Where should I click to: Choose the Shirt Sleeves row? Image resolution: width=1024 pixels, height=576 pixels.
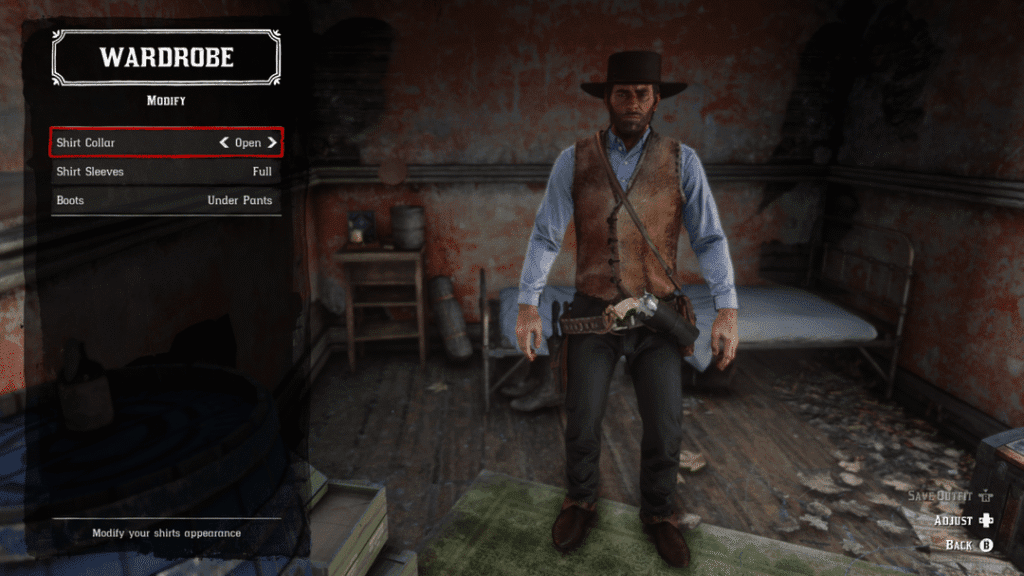click(166, 172)
